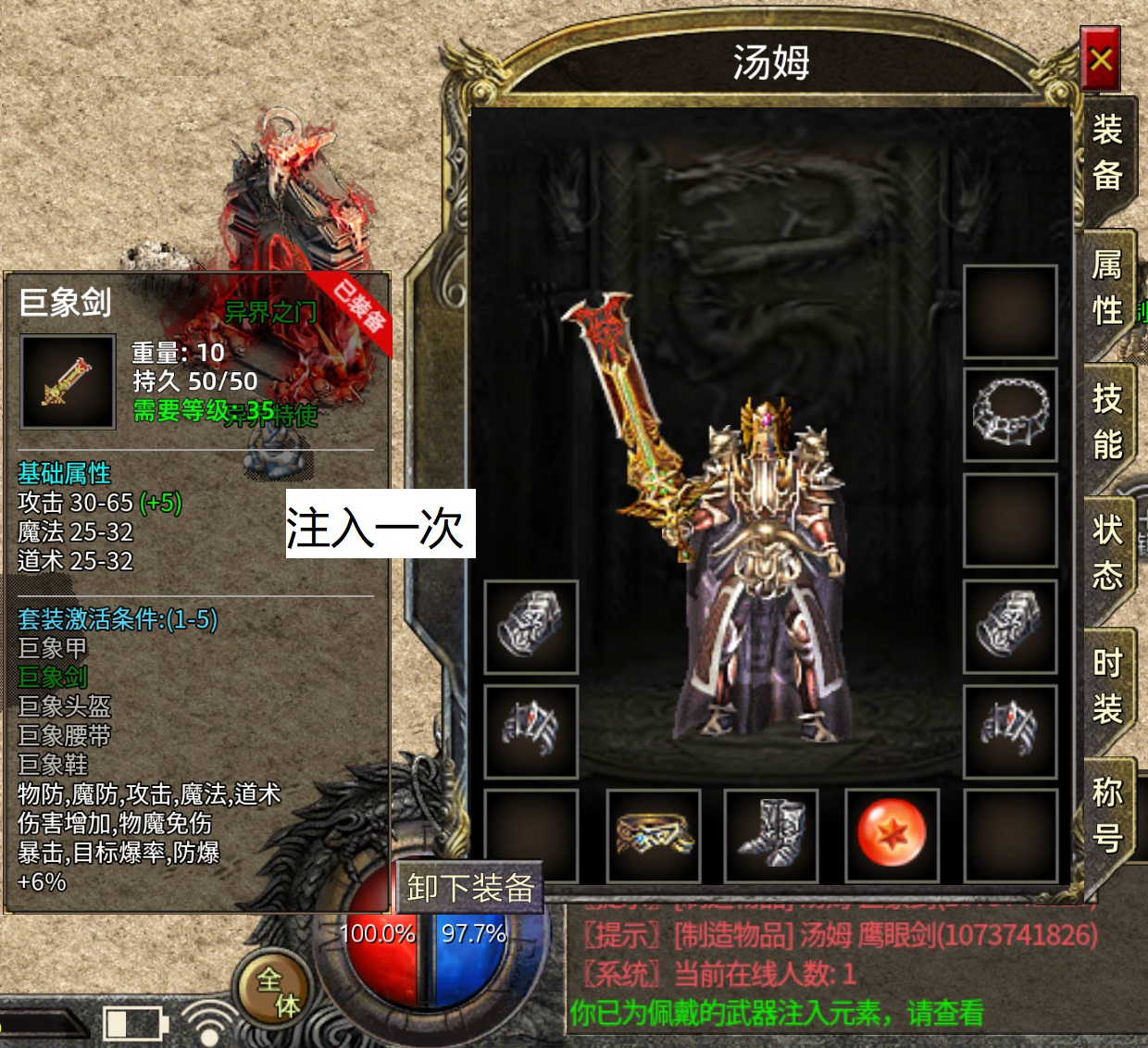Viewport: 1148px width, 1048px height.
Task: Show the 技能 tab
Action: pos(1107,422)
